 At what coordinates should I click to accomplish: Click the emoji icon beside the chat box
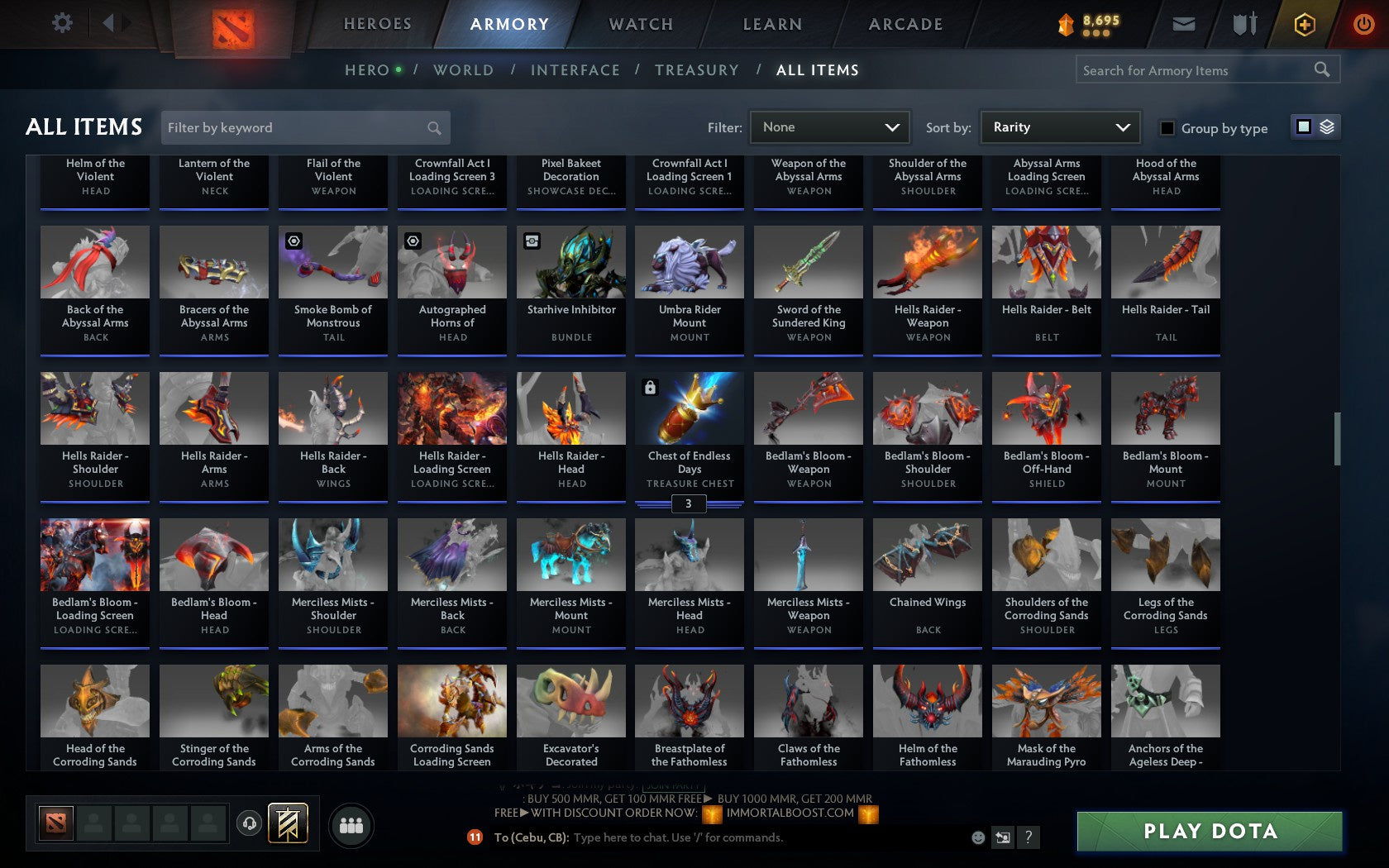(977, 837)
